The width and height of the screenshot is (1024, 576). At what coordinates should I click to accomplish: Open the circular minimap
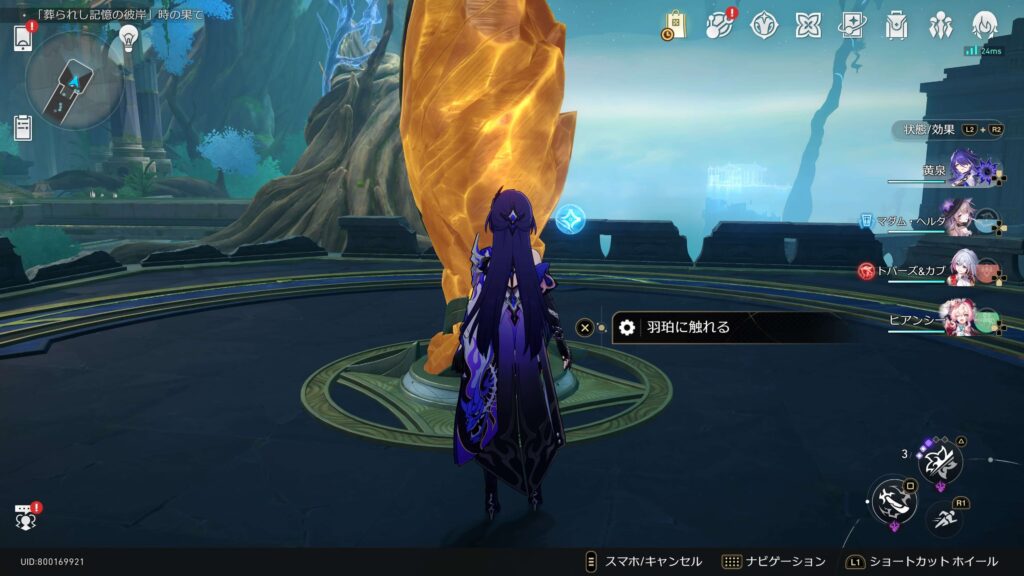click(74, 80)
